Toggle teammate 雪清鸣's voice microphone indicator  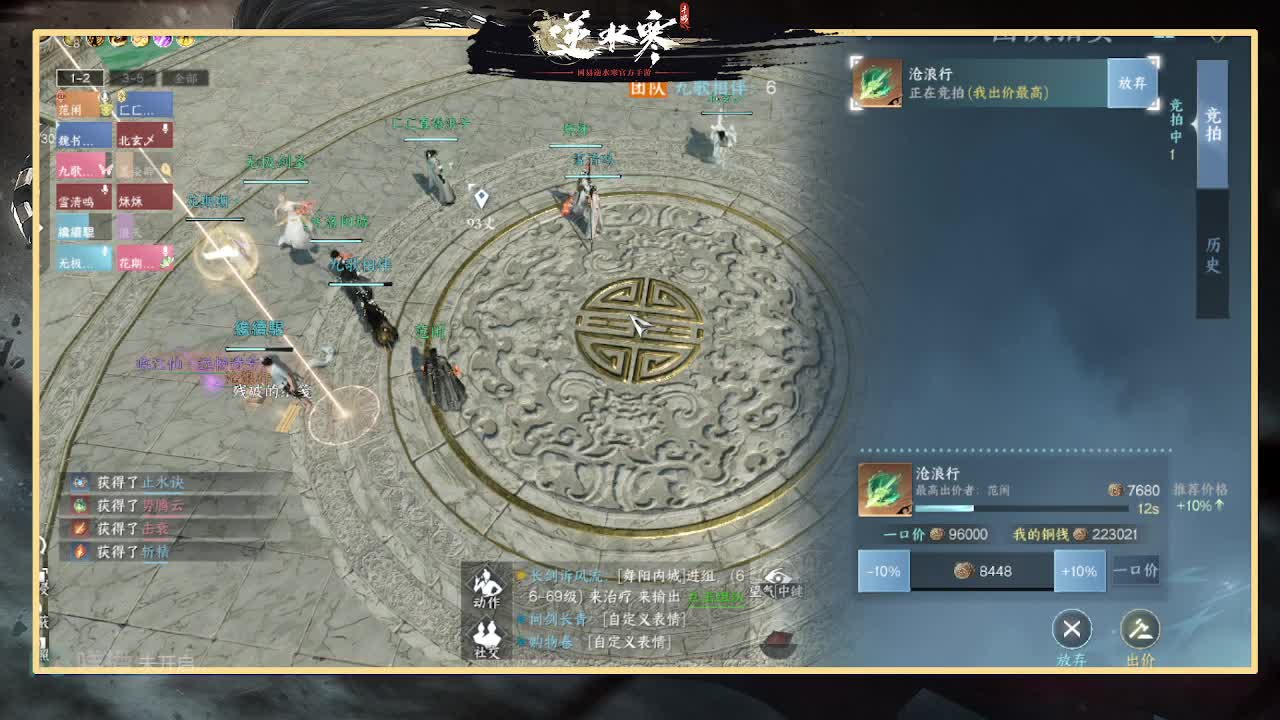point(105,190)
